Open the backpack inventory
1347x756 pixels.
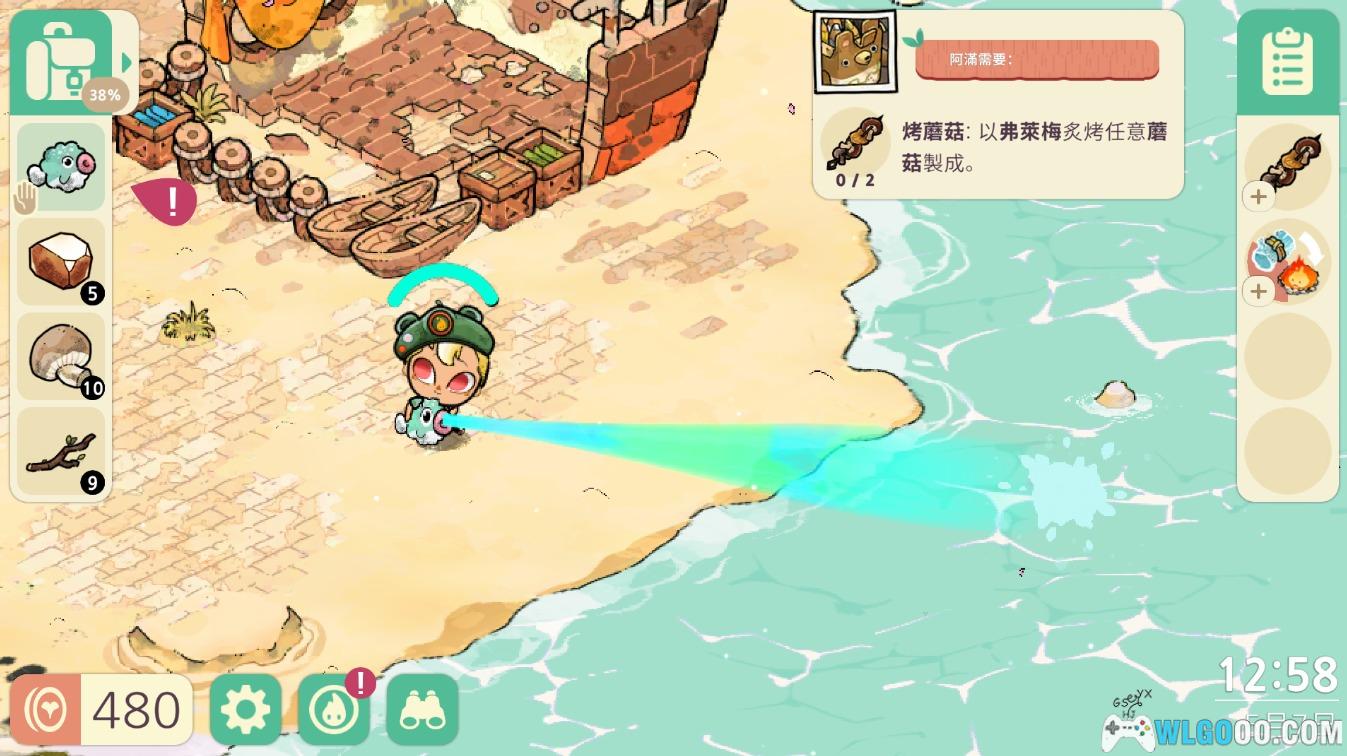(x=62, y=55)
